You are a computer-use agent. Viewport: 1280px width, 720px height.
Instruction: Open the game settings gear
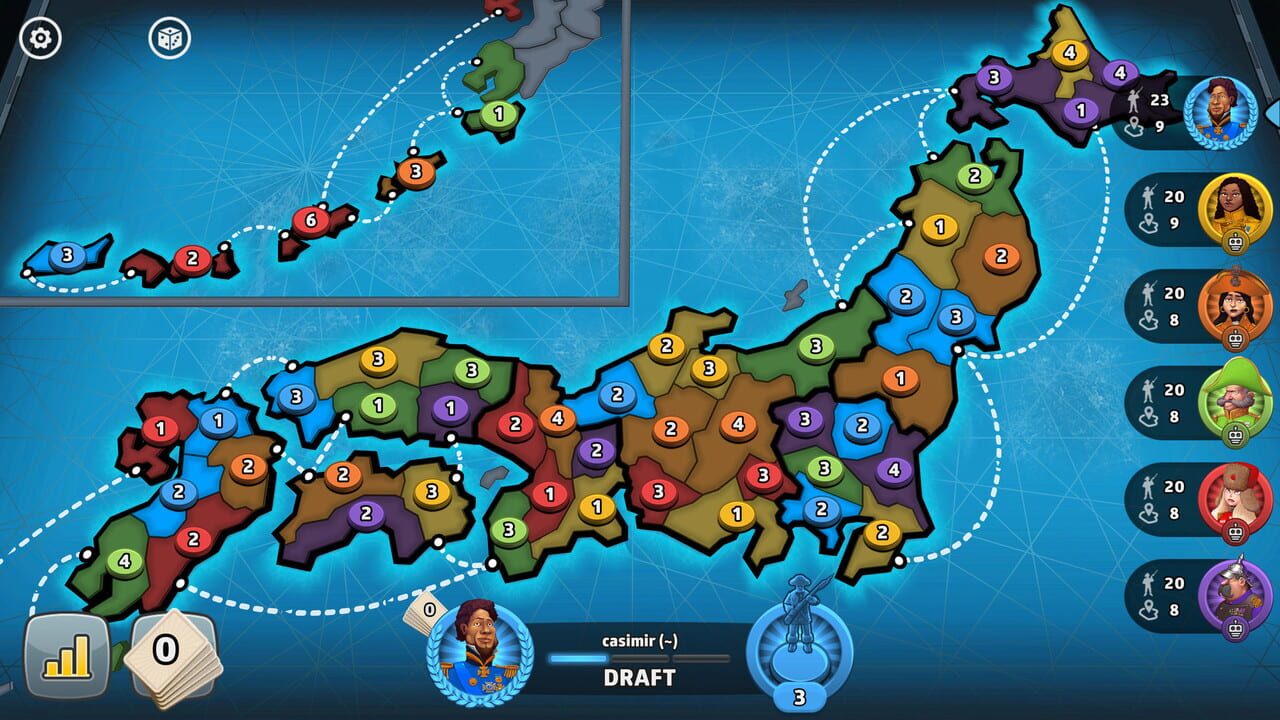click(x=38, y=38)
